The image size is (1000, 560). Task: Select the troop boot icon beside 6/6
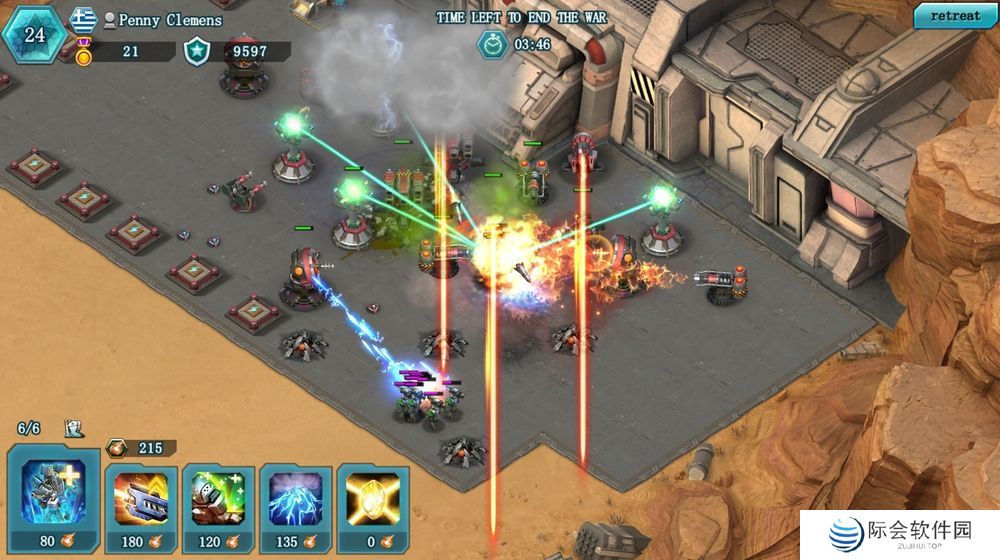(x=74, y=428)
